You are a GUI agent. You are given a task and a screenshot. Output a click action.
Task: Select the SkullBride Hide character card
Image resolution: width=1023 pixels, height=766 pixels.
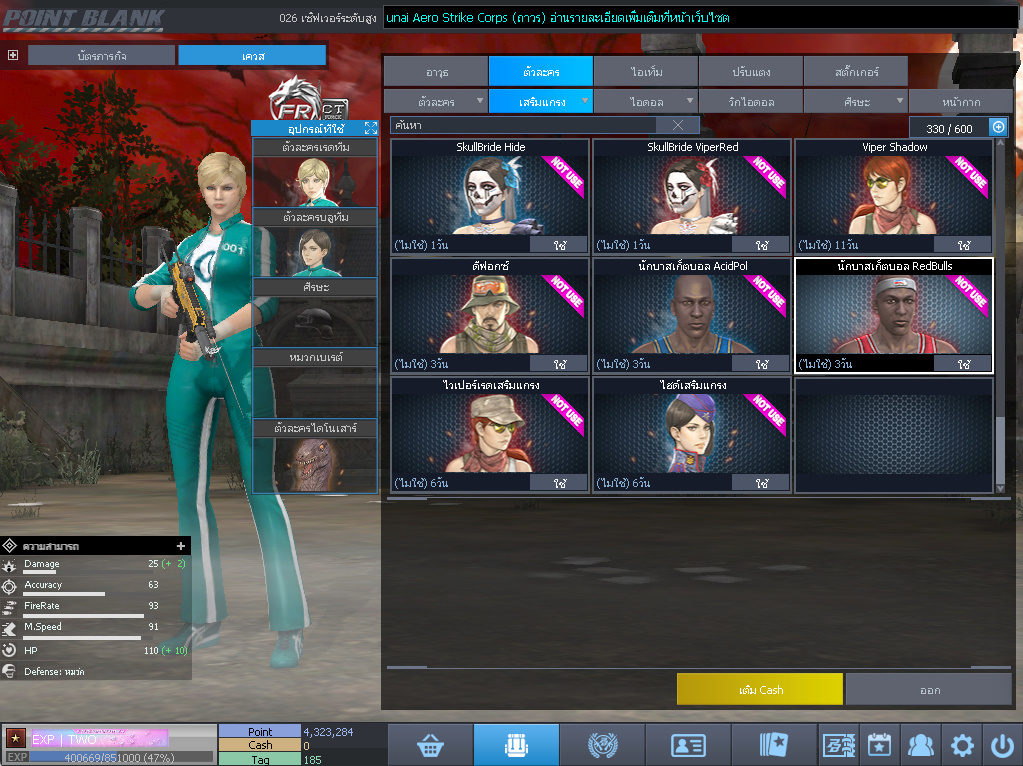point(490,197)
